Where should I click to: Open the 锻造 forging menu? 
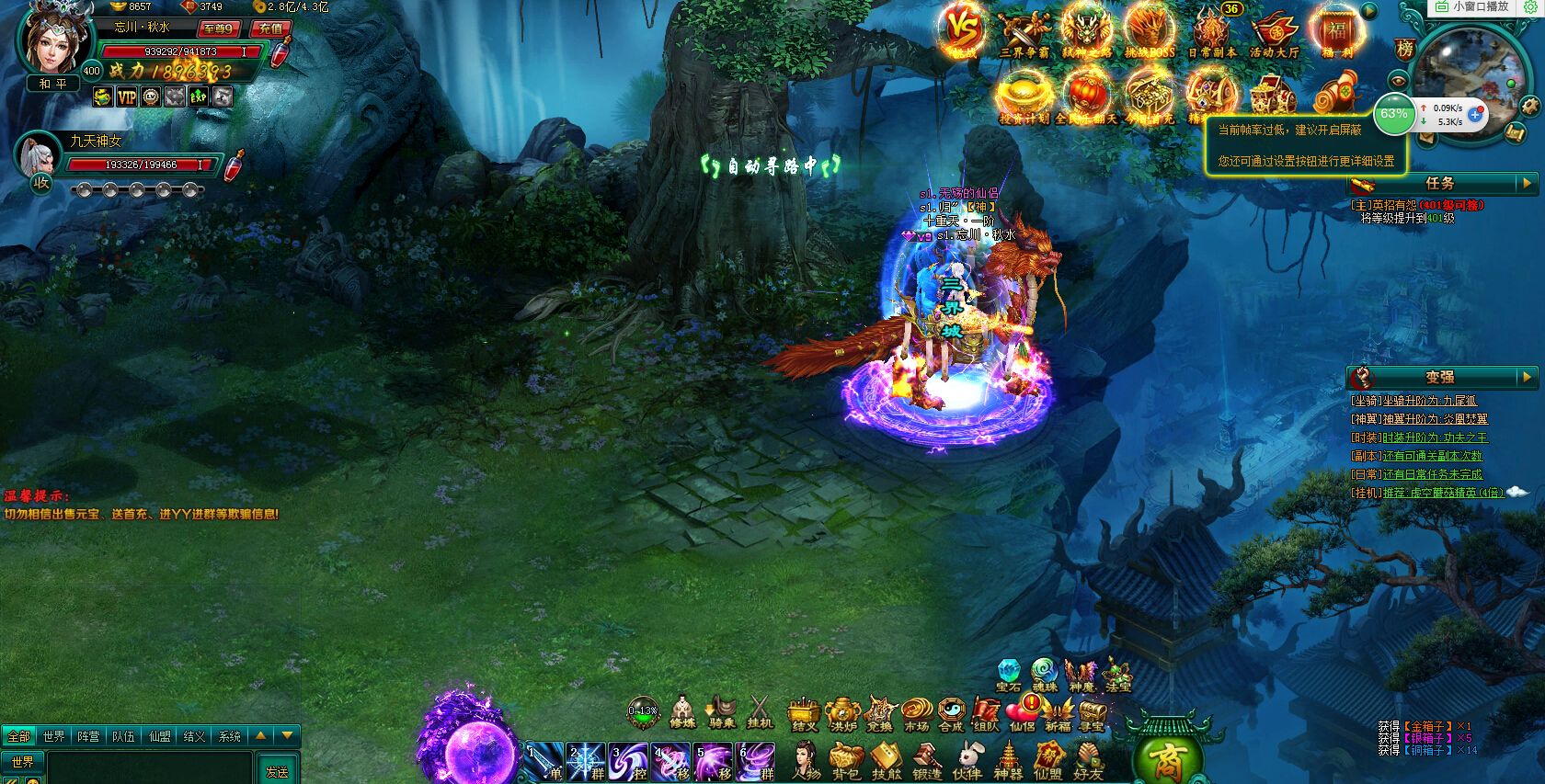[927, 761]
